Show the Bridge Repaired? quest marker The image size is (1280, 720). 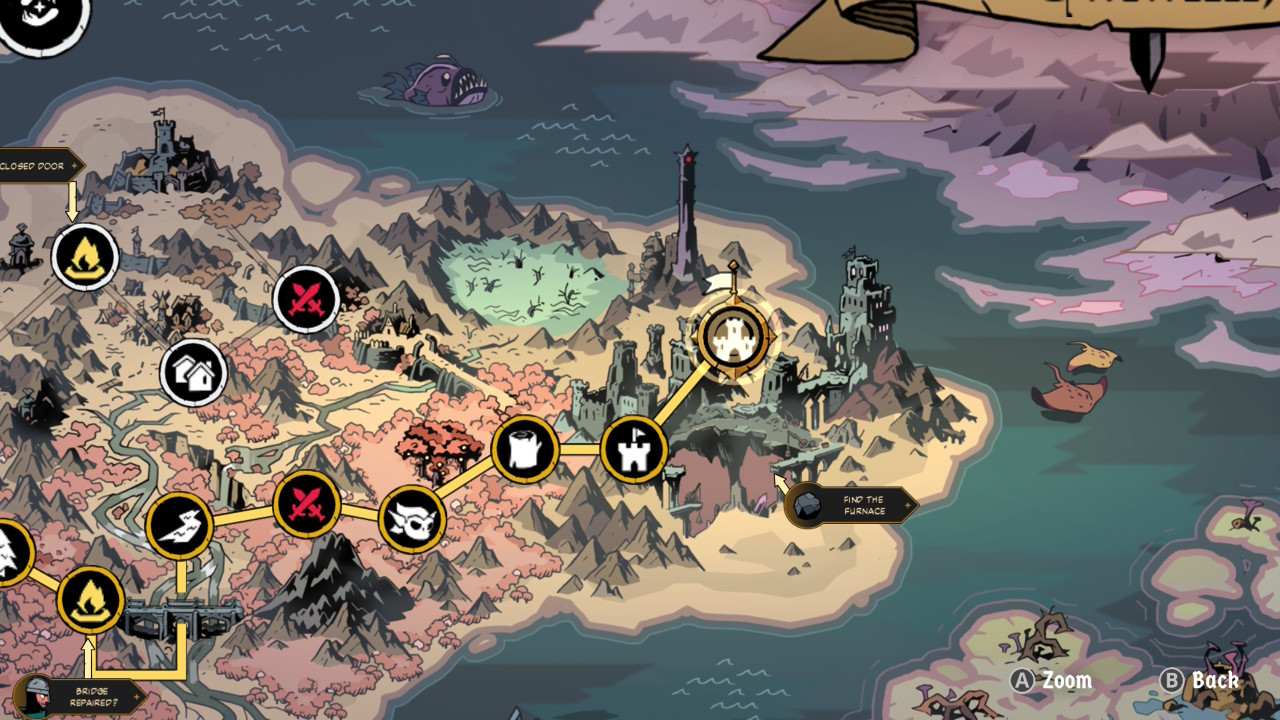coord(84,696)
